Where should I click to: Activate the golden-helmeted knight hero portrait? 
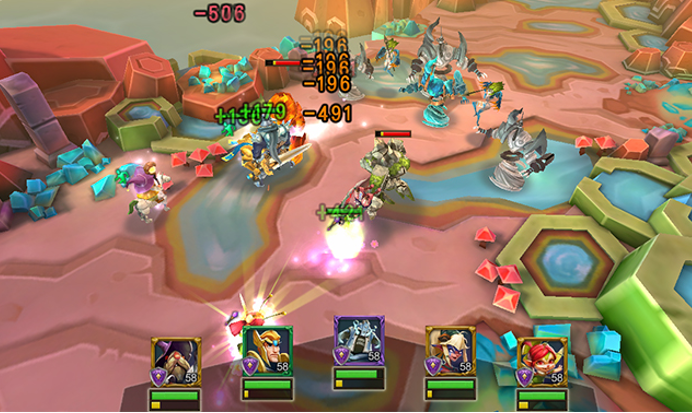click(x=264, y=351)
